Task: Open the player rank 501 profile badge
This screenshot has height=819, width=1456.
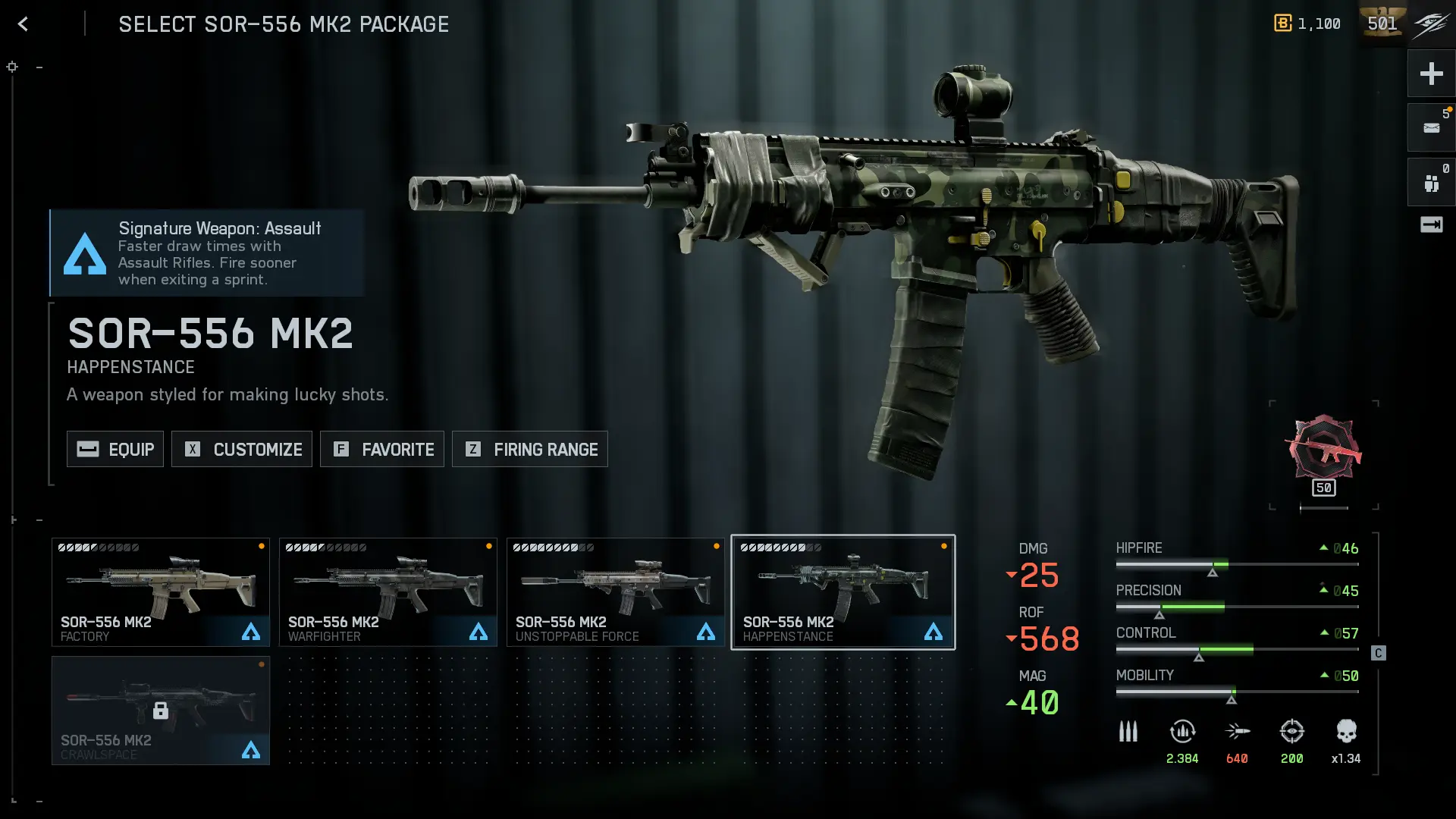Action: click(1382, 24)
